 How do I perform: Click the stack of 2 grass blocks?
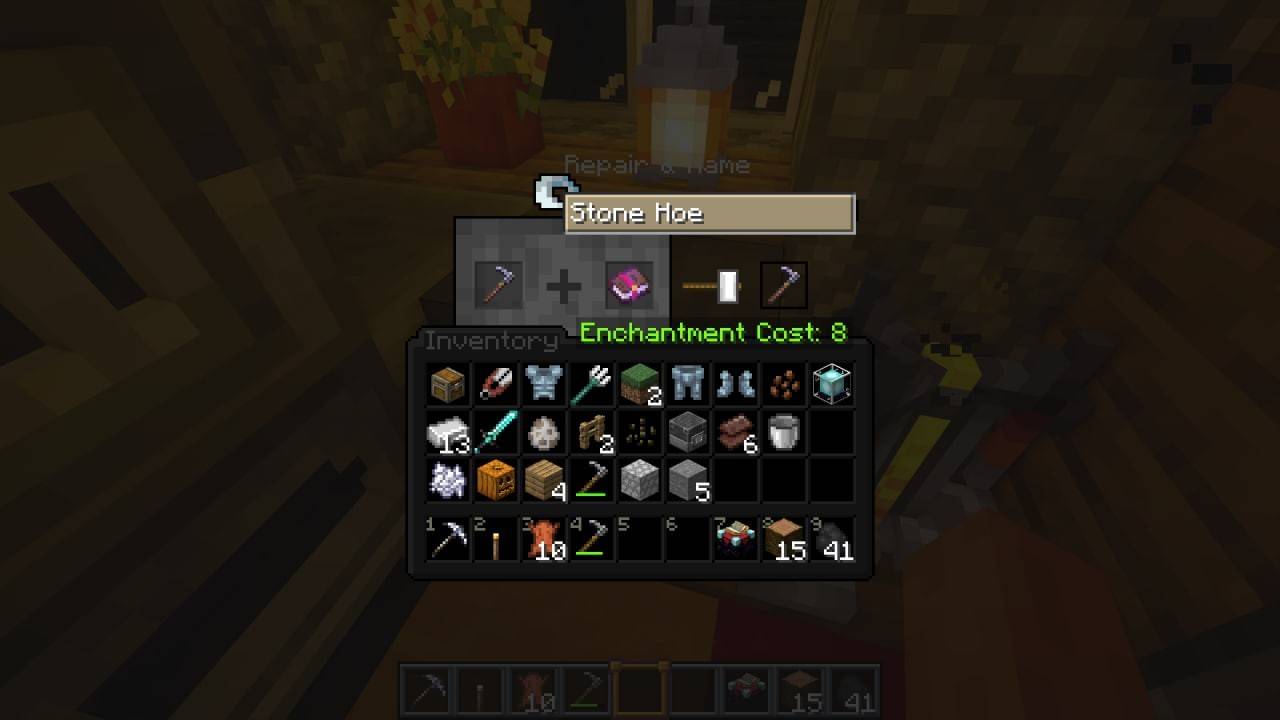click(639, 383)
